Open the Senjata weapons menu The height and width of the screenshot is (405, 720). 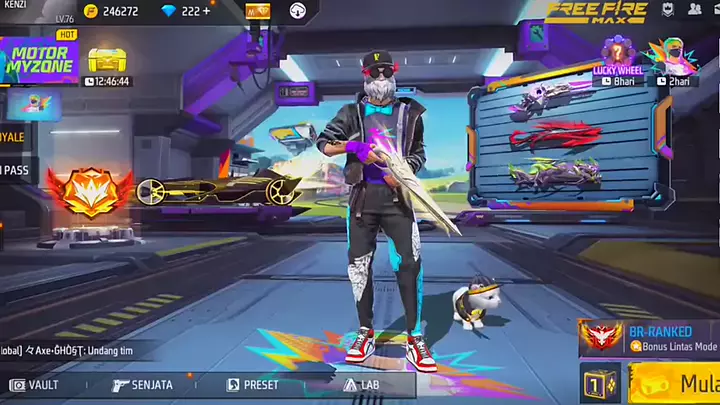pyautogui.click(x=143, y=384)
